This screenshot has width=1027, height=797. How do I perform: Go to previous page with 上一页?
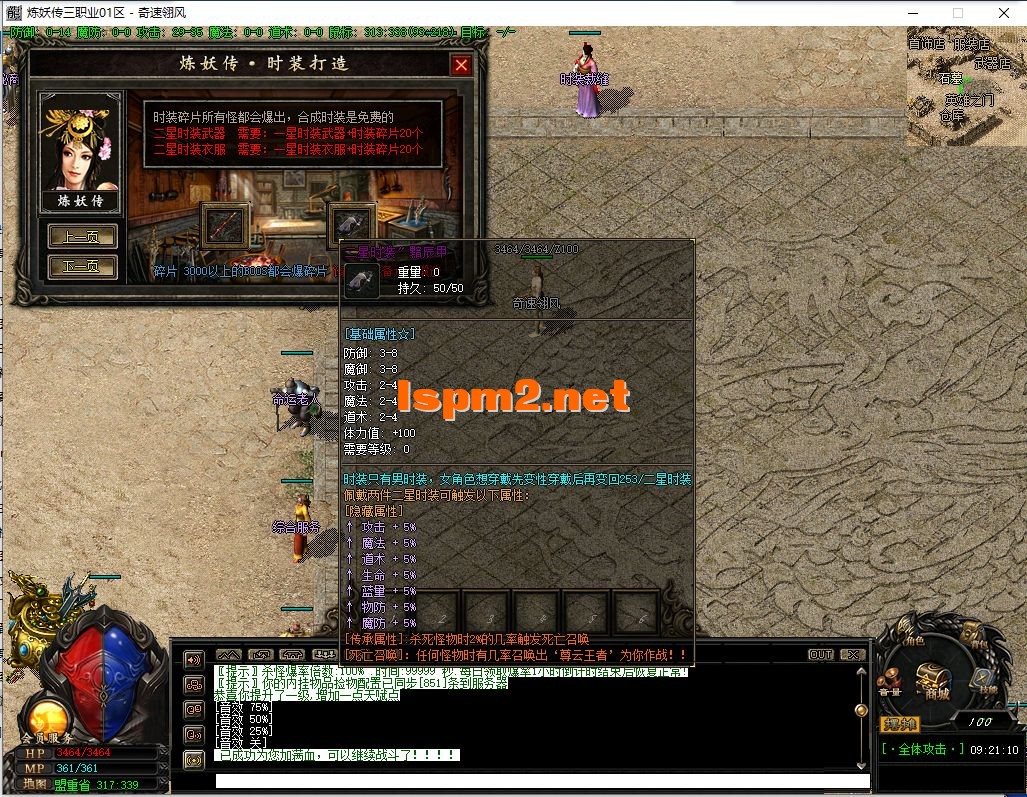(x=82, y=237)
